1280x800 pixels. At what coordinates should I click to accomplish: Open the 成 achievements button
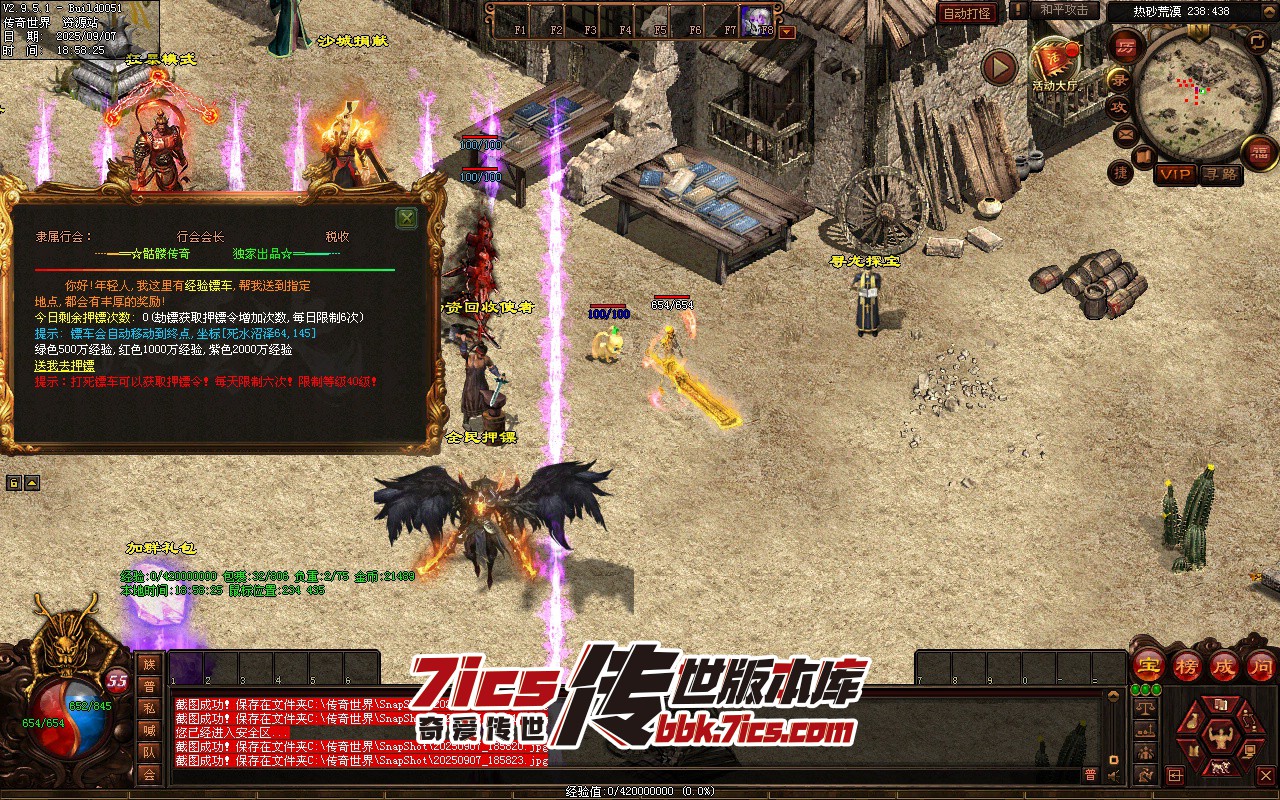1224,664
